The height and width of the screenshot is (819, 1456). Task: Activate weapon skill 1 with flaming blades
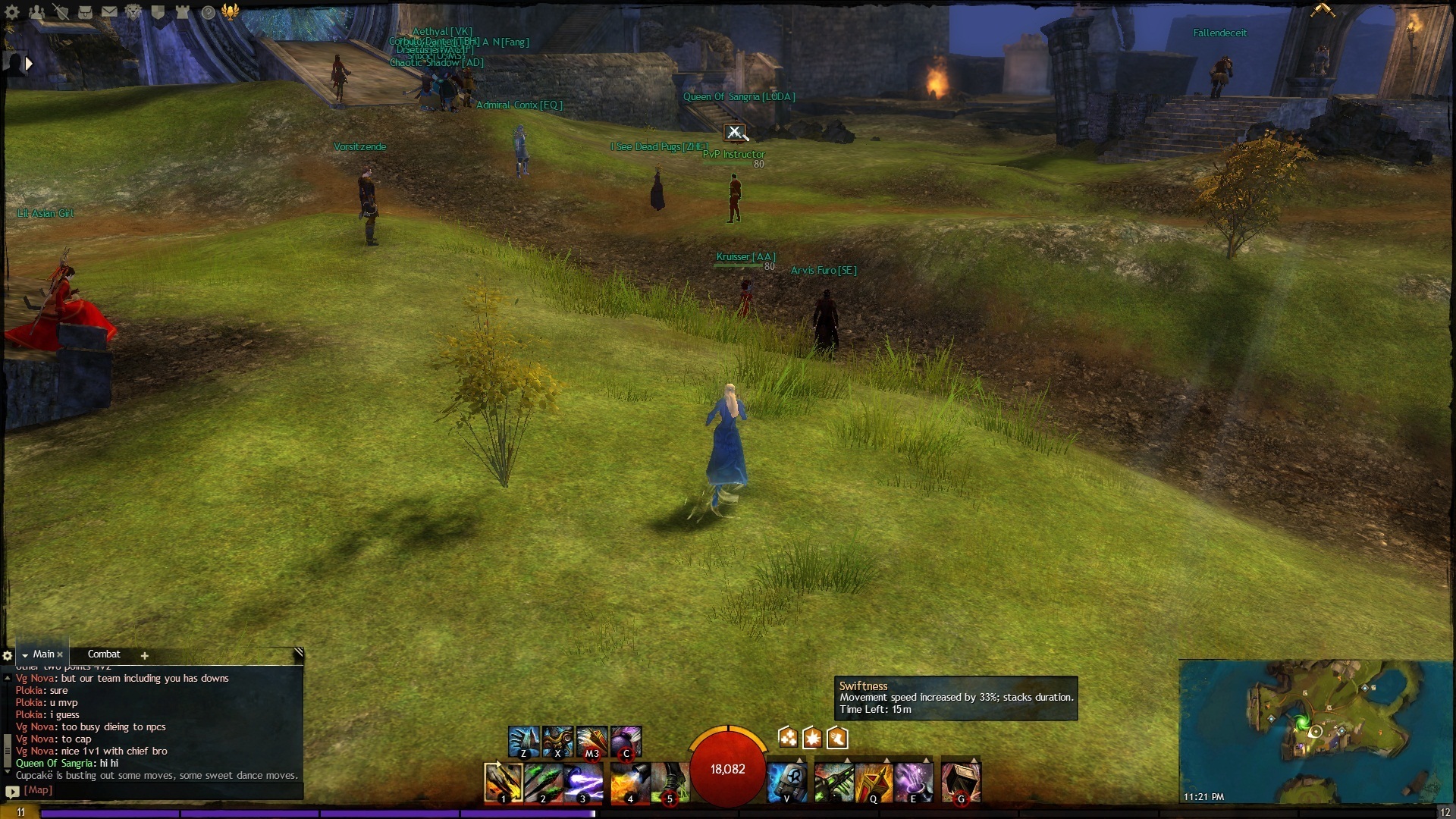(504, 783)
